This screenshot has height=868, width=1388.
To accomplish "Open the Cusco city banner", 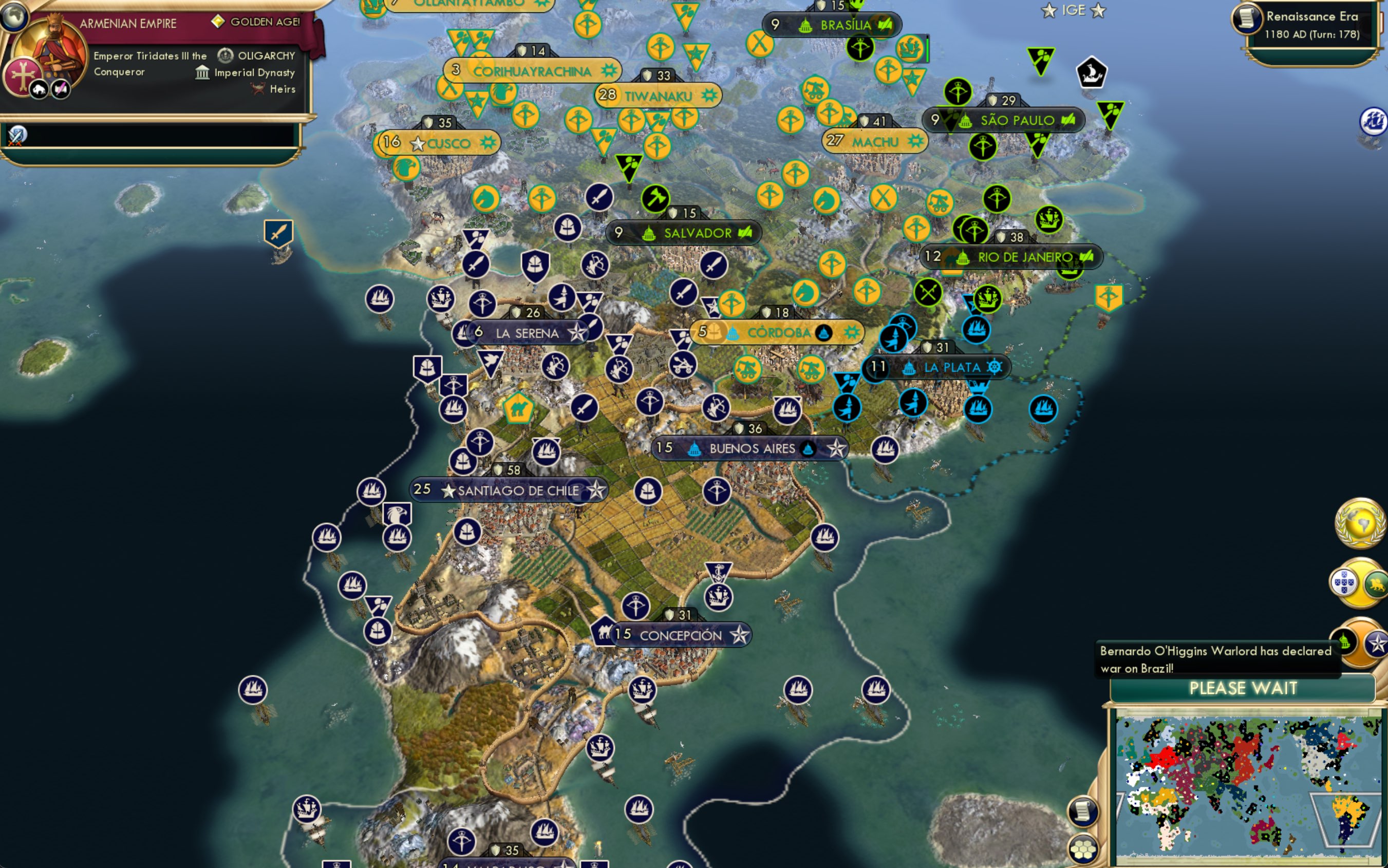I will point(438,143).
